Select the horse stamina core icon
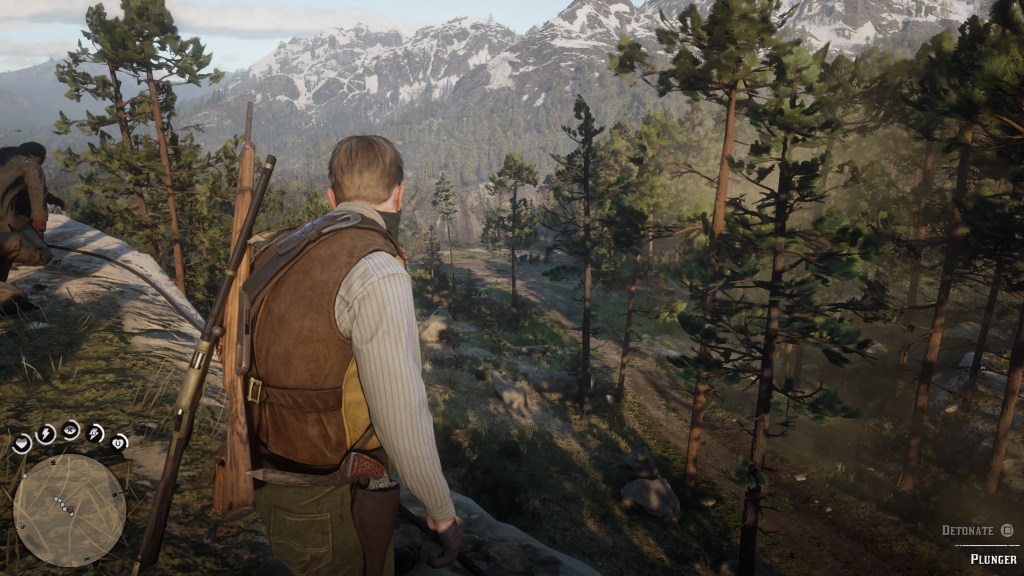The height and width of the screenshot is (576, 1024). point(96,432)
